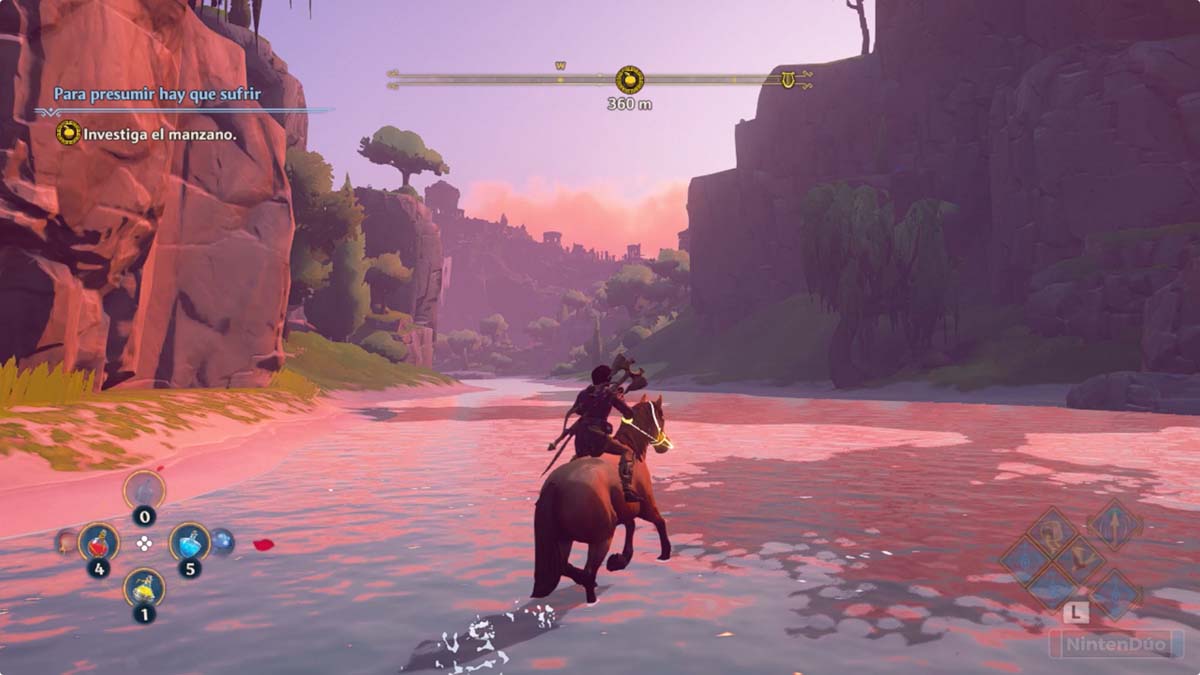Click the 'Investiga el manzano' objective
The image size is (1200, 675).
pos(160,133)
